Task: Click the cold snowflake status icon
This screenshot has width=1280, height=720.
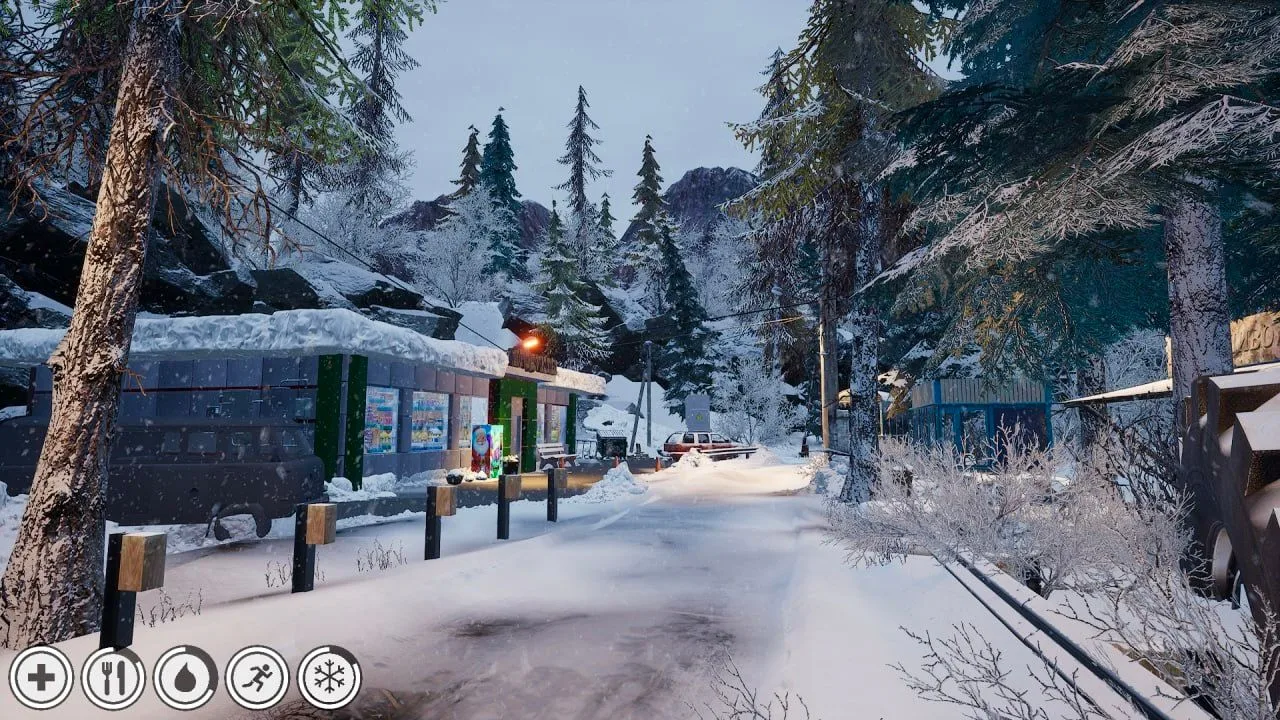Action: [329, 678]
